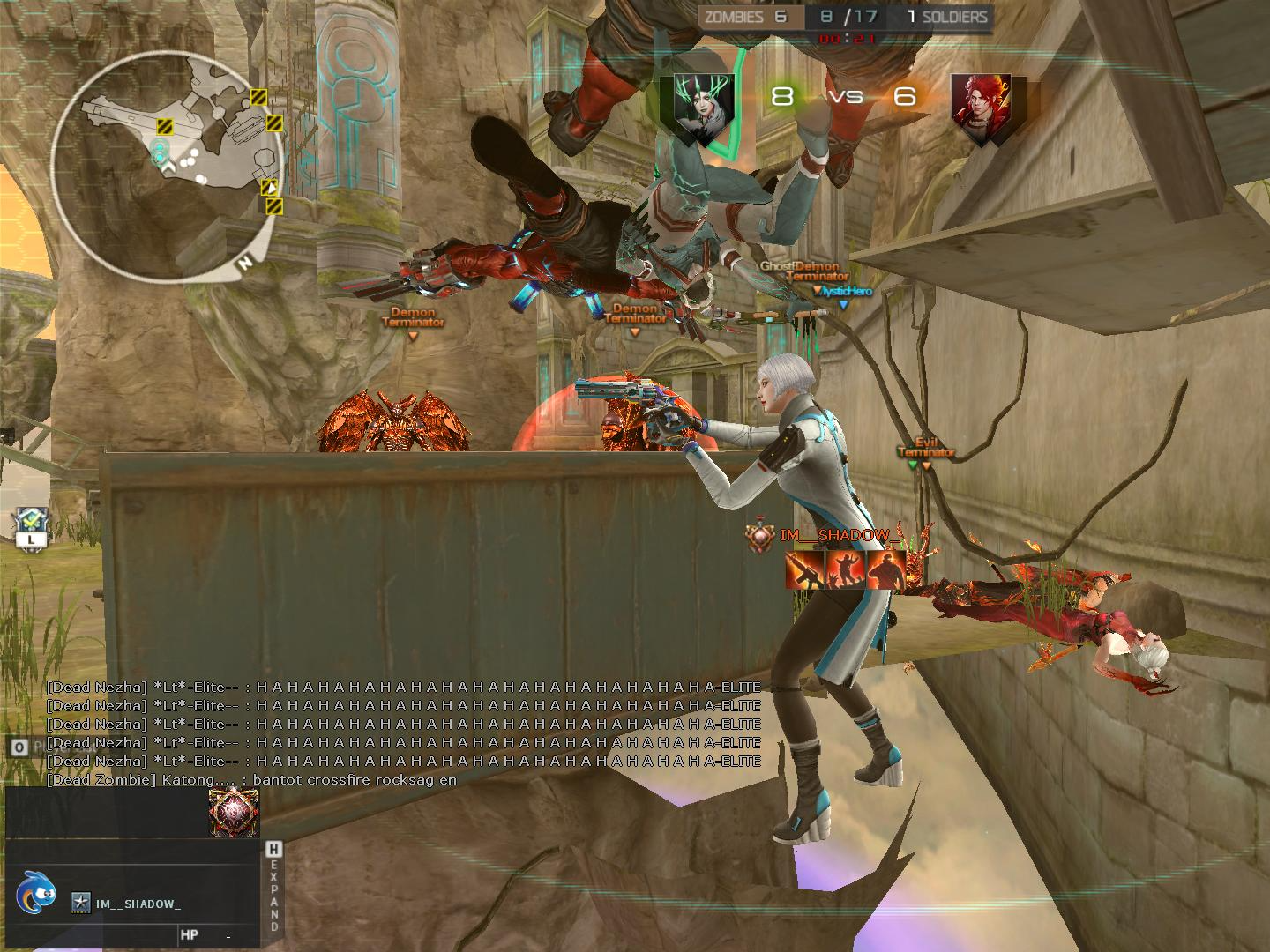
Task: Open the checkmark mission badge icon
Action: [30, 523]
